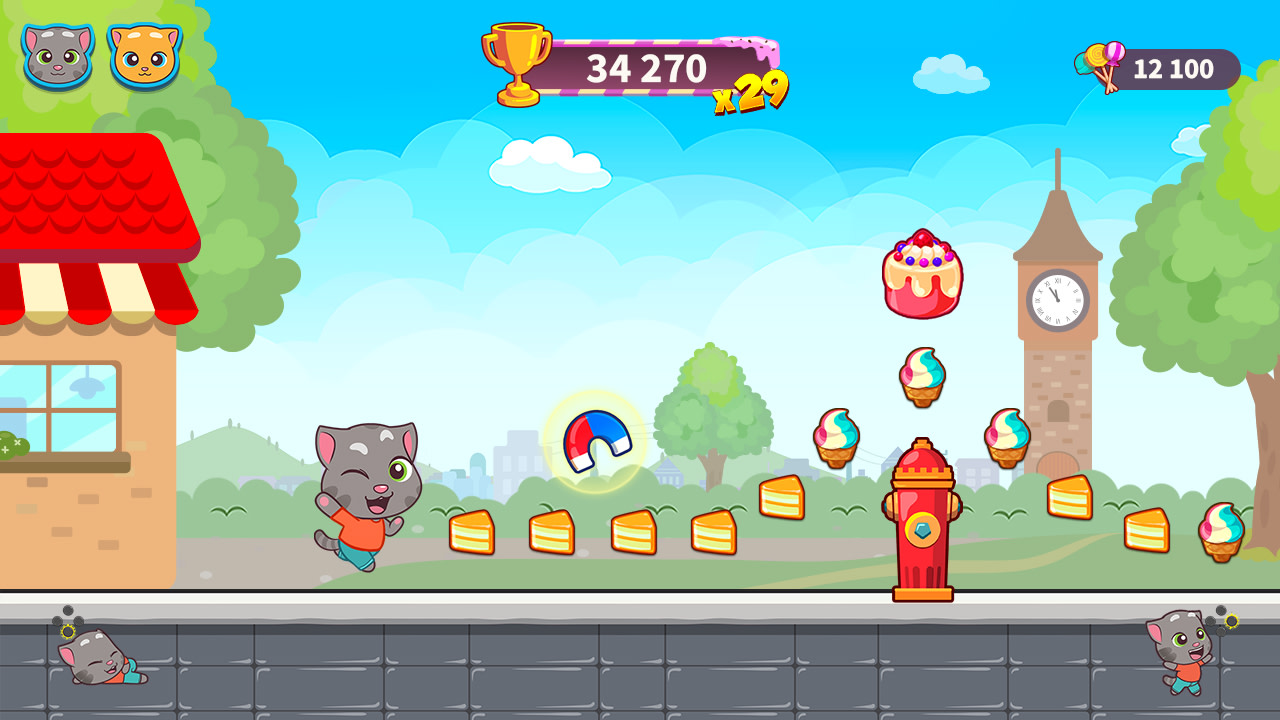Click the clock face on the tower

[x=1058, y=297]
